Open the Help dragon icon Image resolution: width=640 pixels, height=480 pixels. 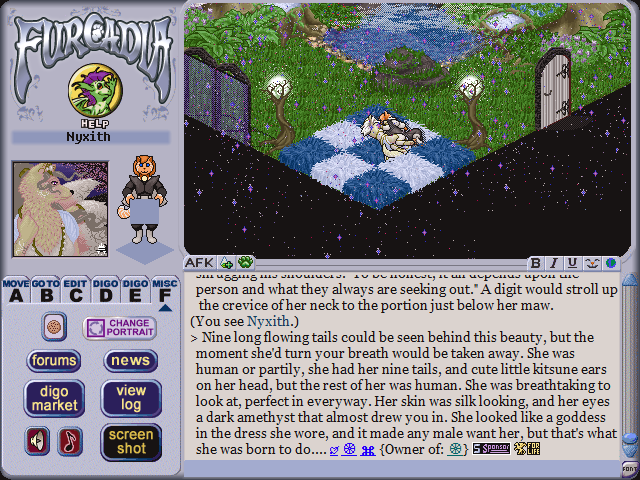89,93
